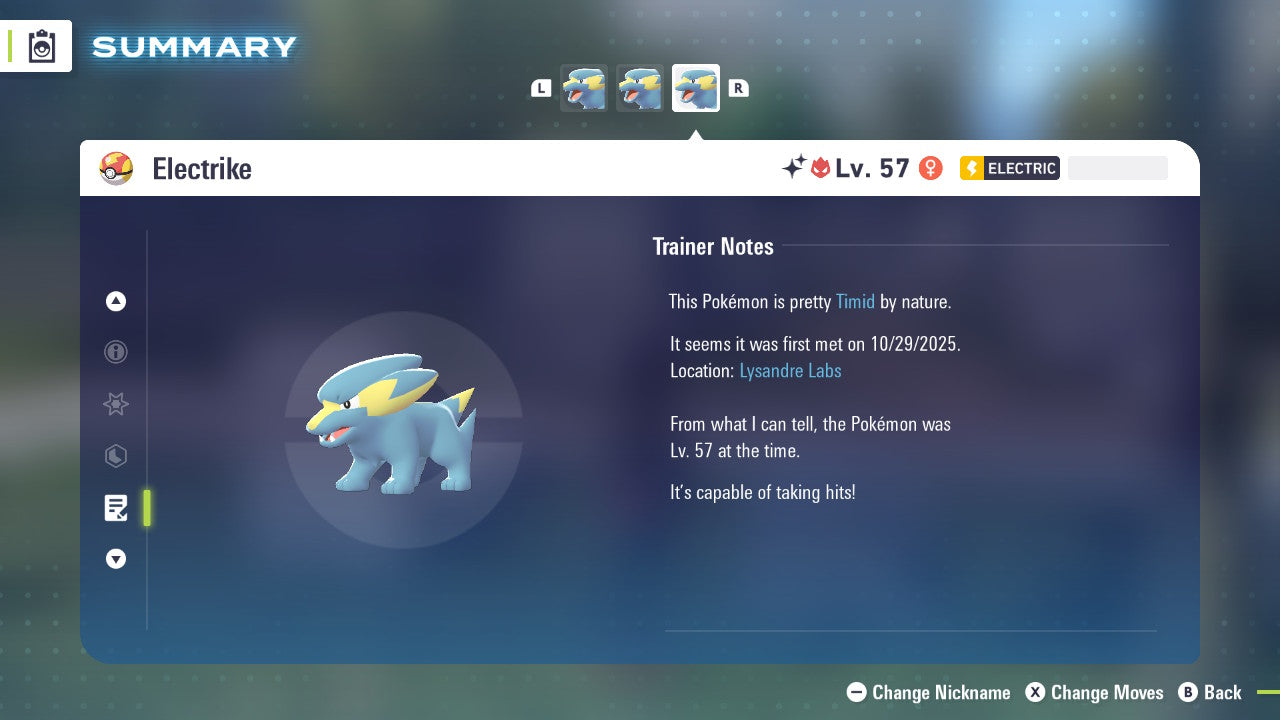Open the star ribbon page from the sidebar
Image resolution: width=1280 pixels, height=720 pixels.
coord(116,405)
